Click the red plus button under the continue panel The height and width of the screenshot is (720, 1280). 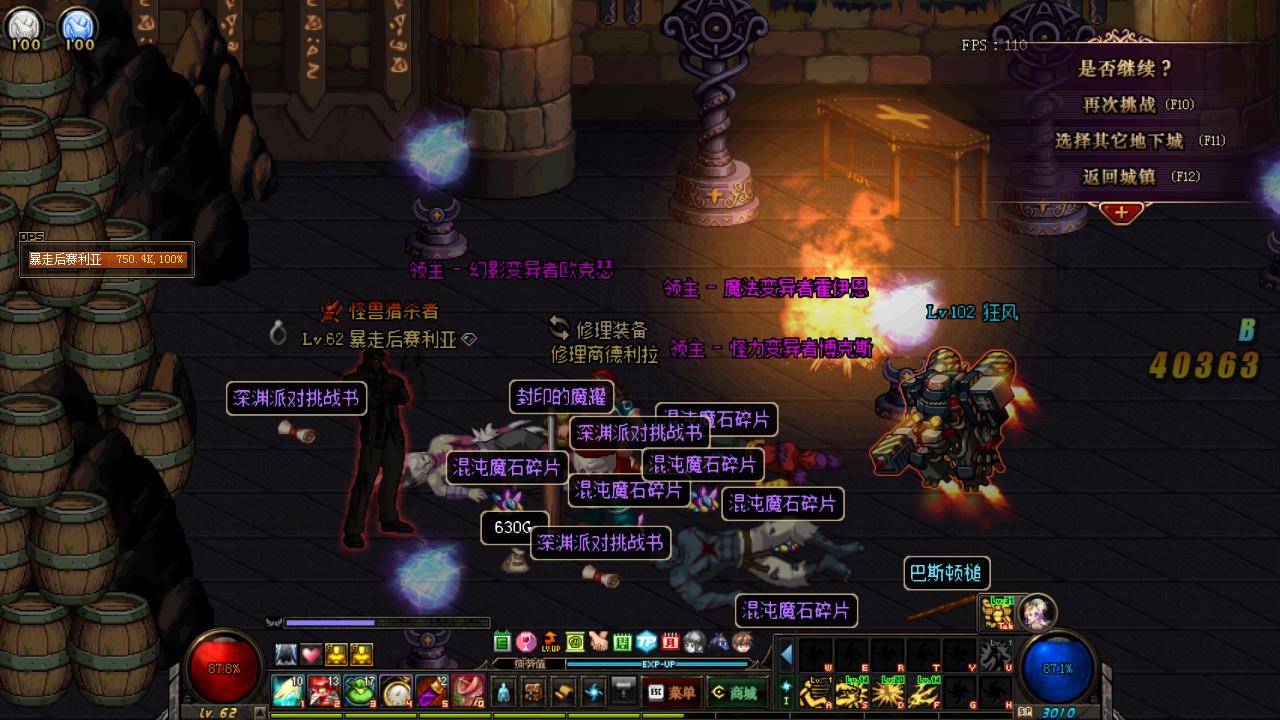click(1121, 212)
